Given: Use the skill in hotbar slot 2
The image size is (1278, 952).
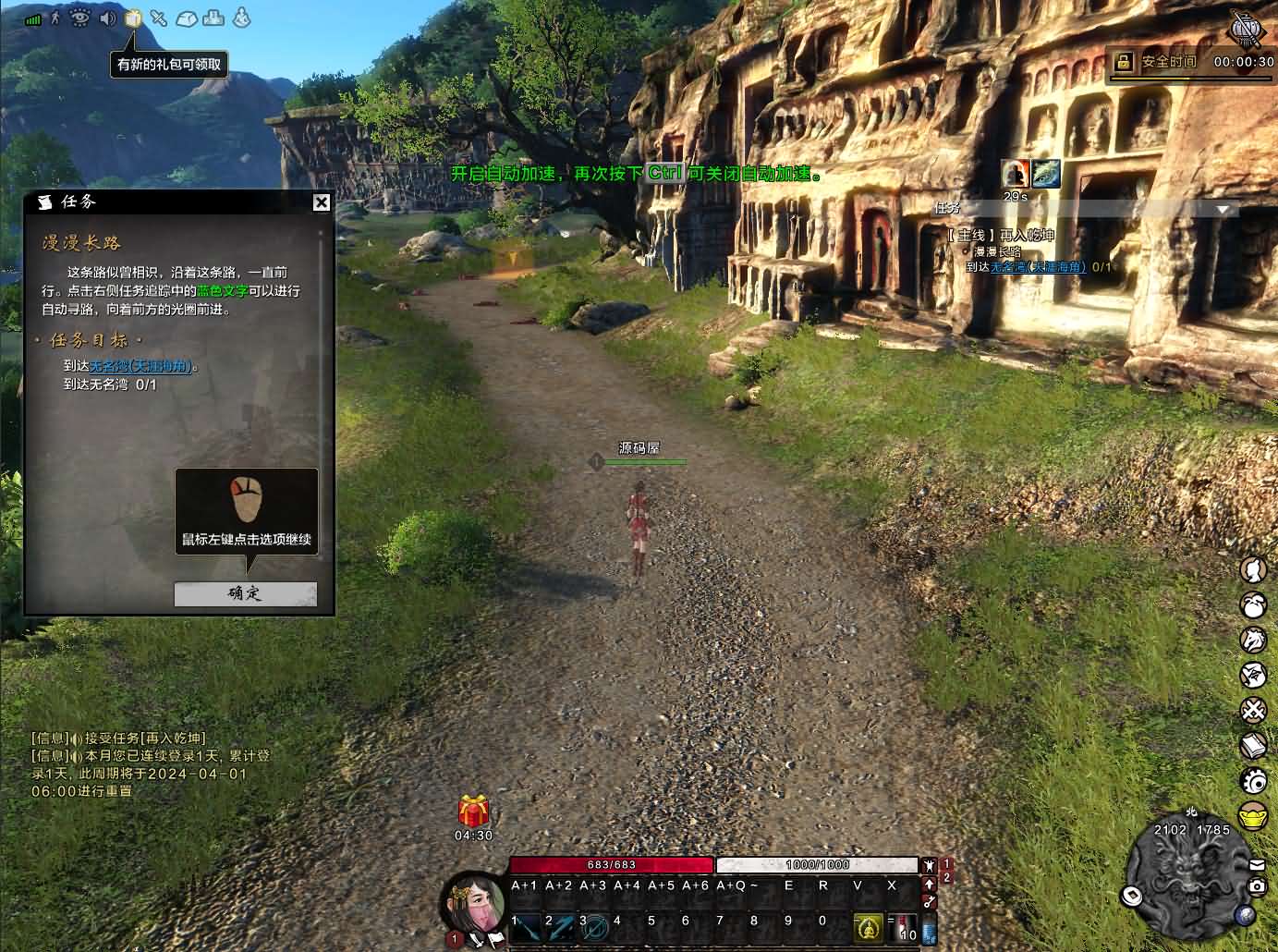Looking at the screenshot, I should click(561, 927).
